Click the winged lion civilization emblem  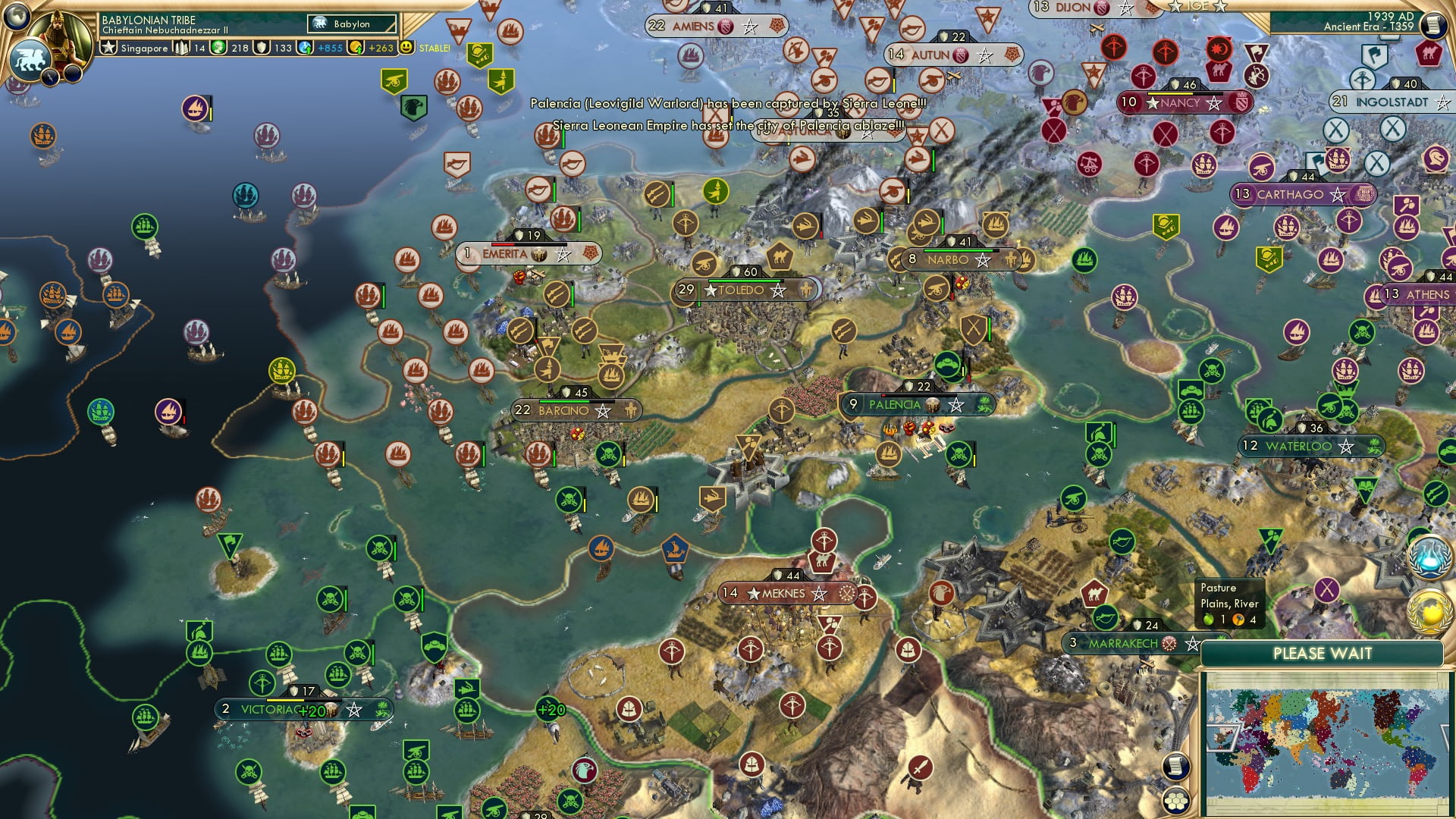pos(30,58)
